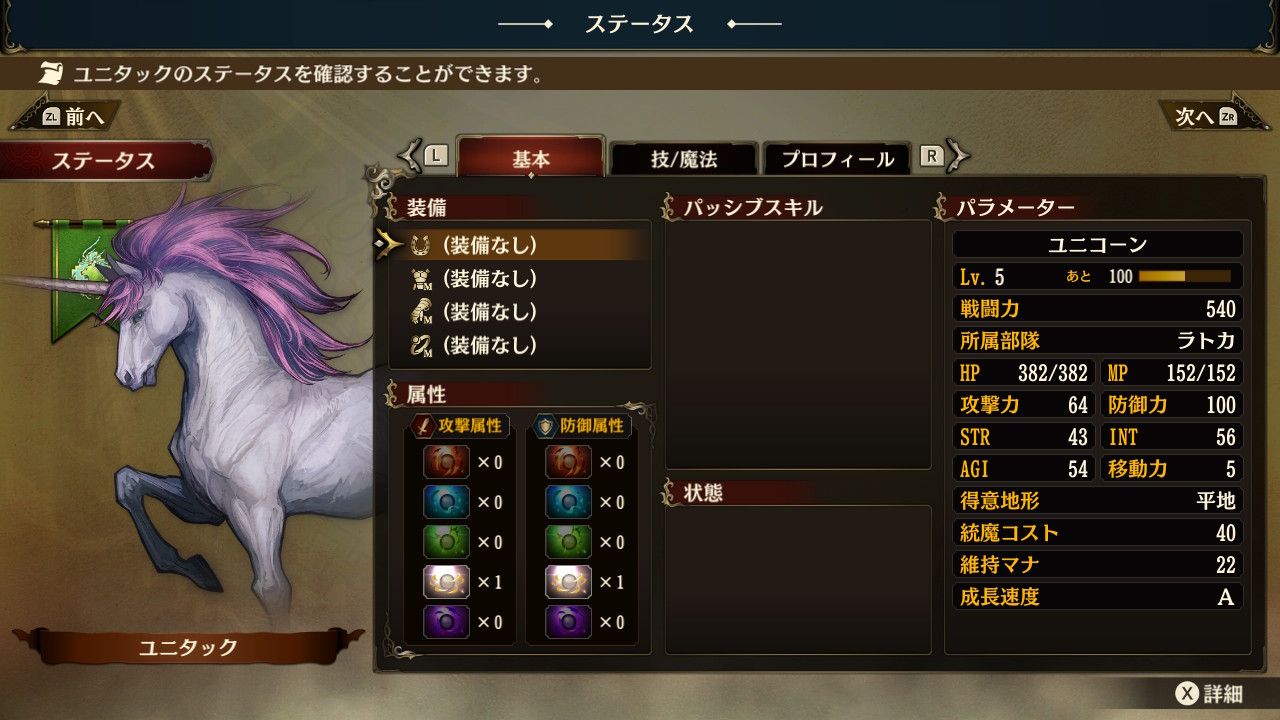Pick the gauntlet equipment slot

(x=490, y=312)
